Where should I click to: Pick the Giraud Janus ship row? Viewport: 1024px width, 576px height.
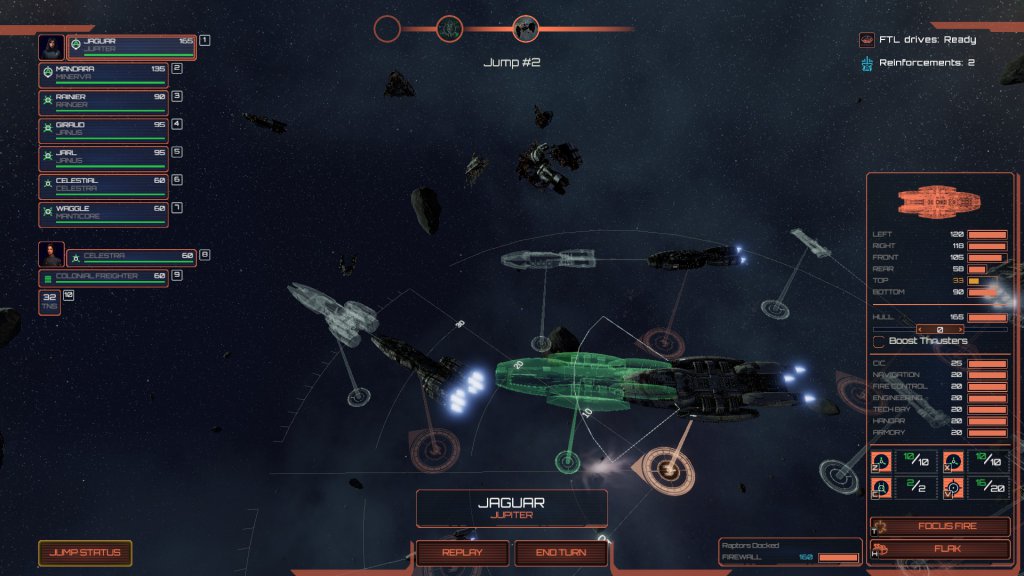[103, 130]
